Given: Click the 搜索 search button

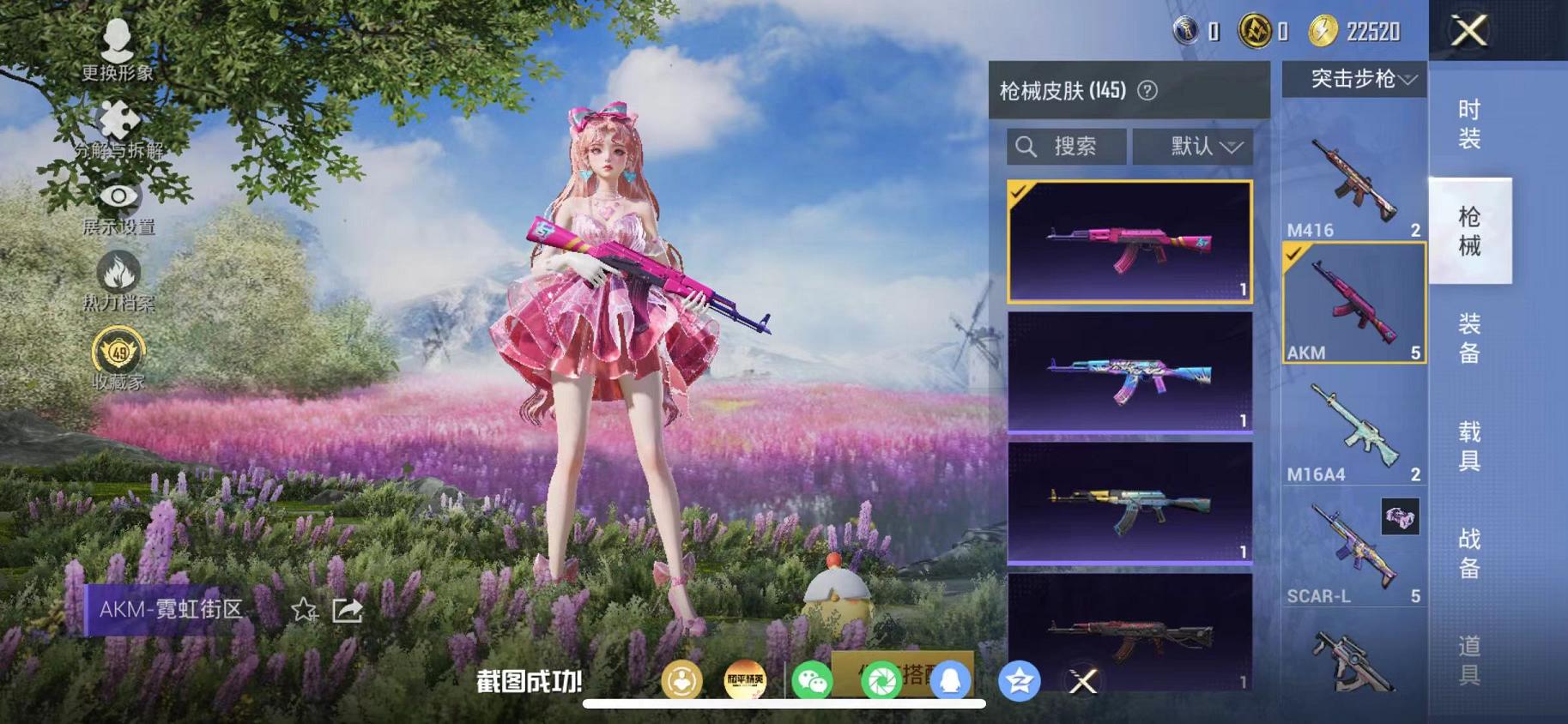Looking at the screenshot, I should pos(1064,146).
